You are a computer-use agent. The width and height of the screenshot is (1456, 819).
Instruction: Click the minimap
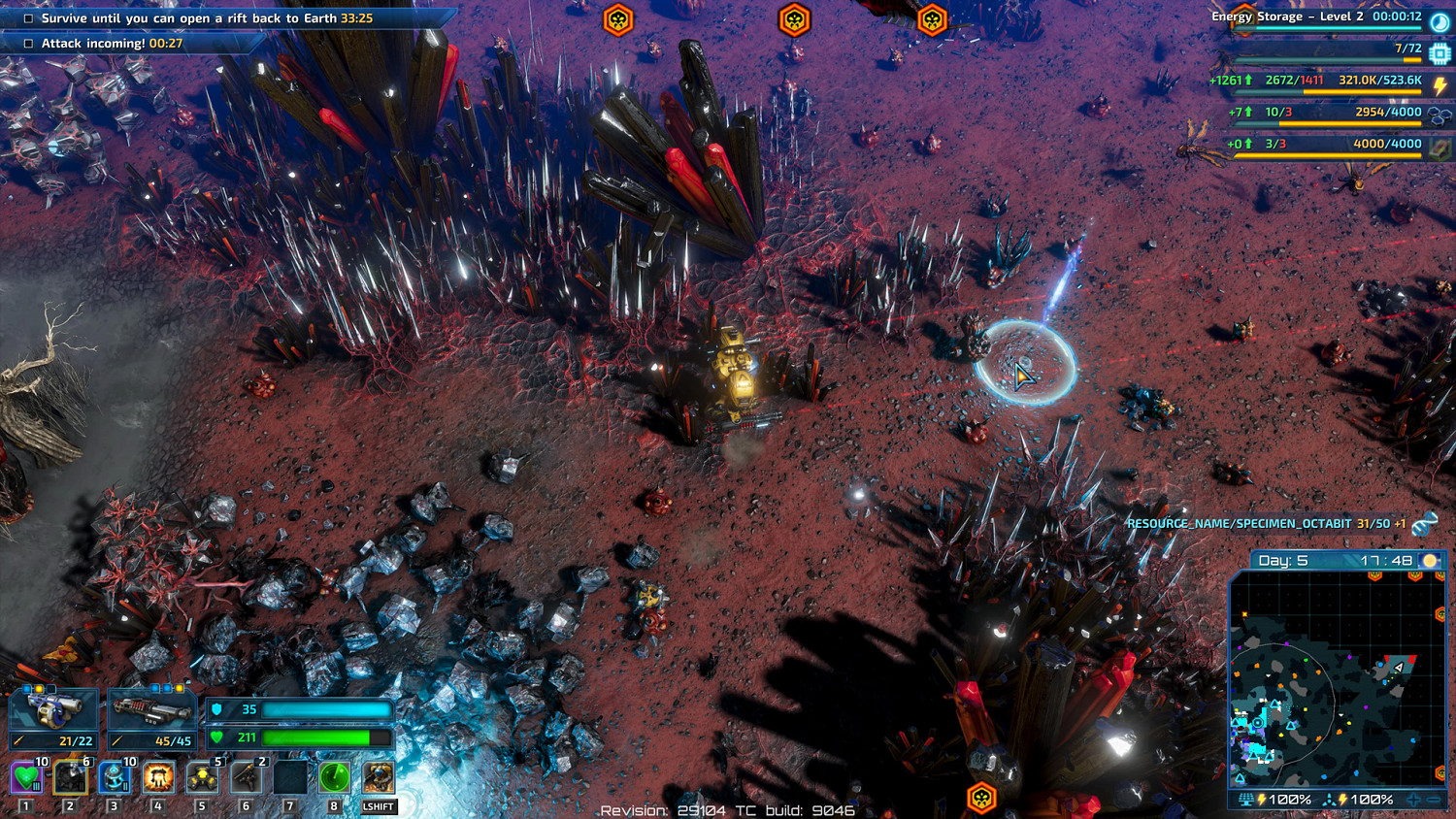[1337, 679]
